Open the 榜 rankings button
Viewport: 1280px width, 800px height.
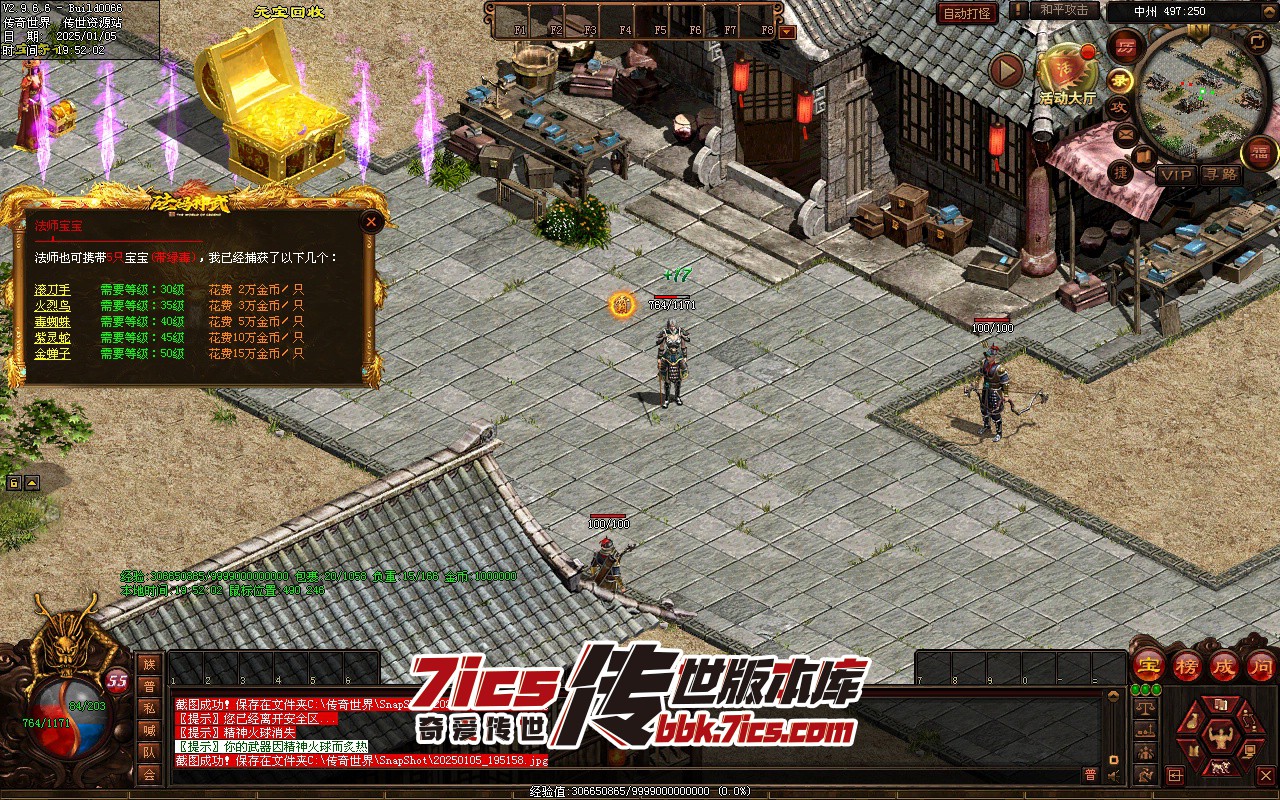click(1187, 665)
